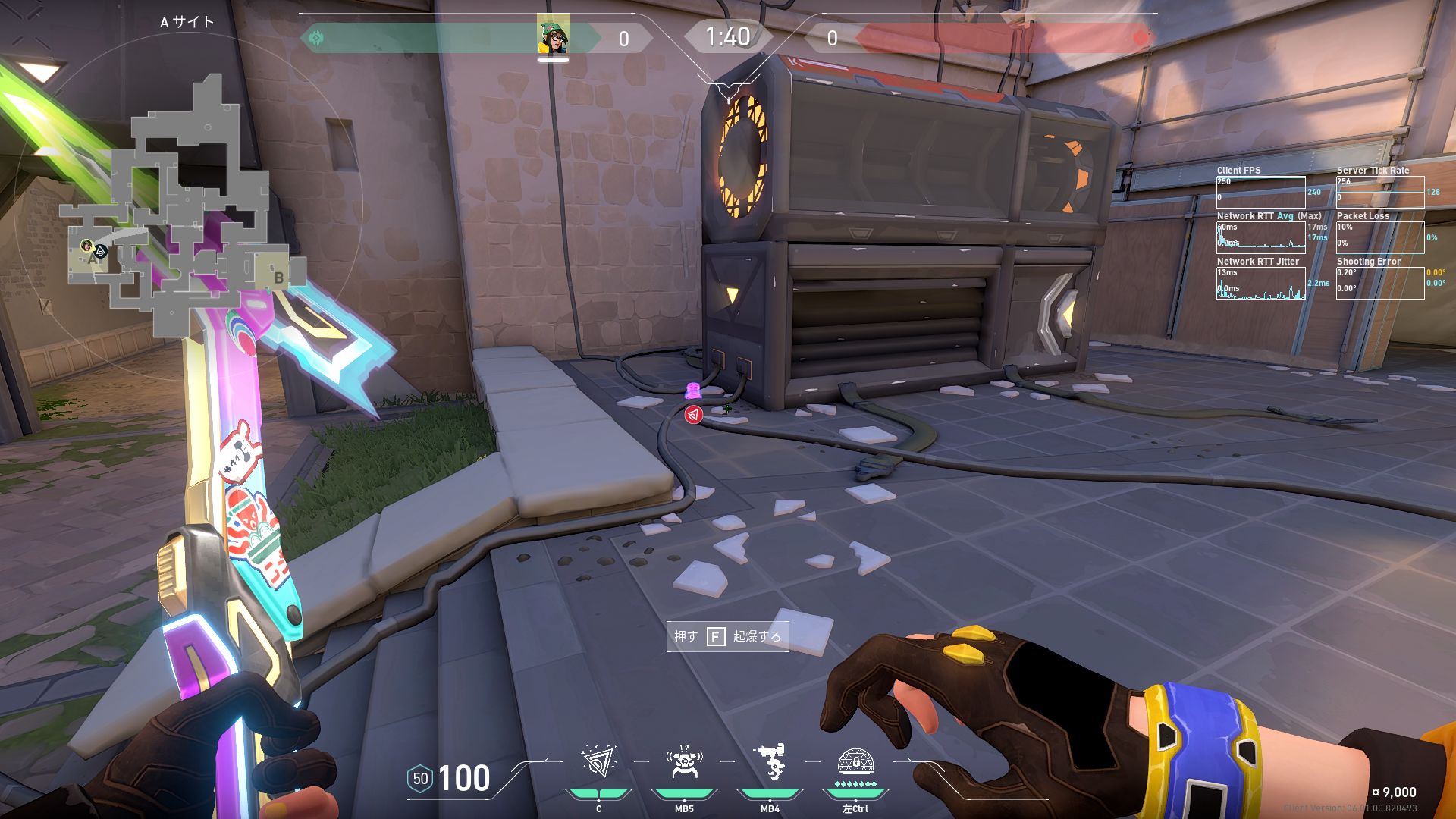Select the Nanoswarm grenade ability icon
Viewport: 1456px width, 819px height.
click(x=598, y=762)
